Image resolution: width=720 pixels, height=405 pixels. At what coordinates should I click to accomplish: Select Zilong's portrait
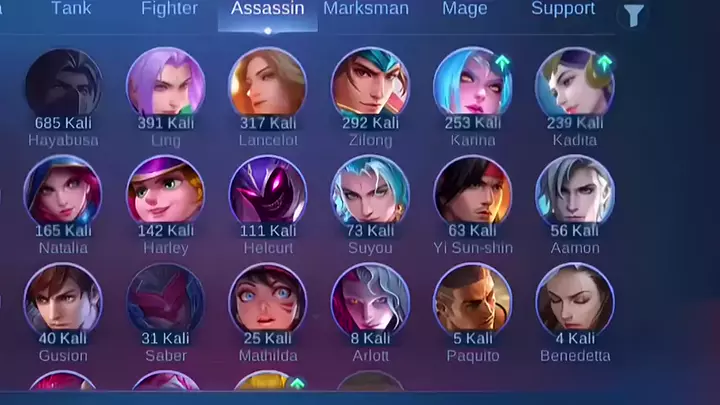370,84
